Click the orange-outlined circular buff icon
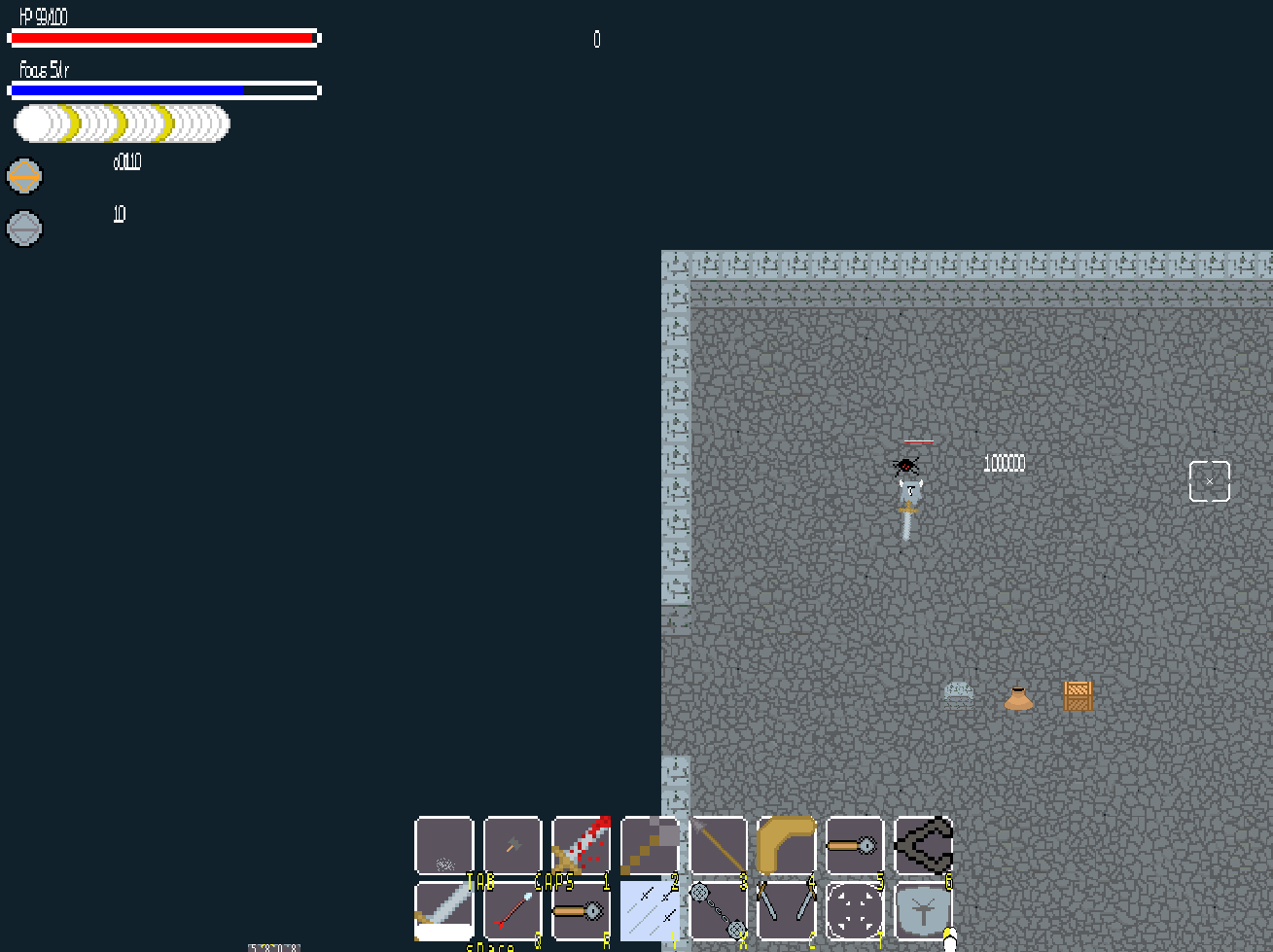The width and height of the screenshot is (1273, 952). click(x=24, y=176)
